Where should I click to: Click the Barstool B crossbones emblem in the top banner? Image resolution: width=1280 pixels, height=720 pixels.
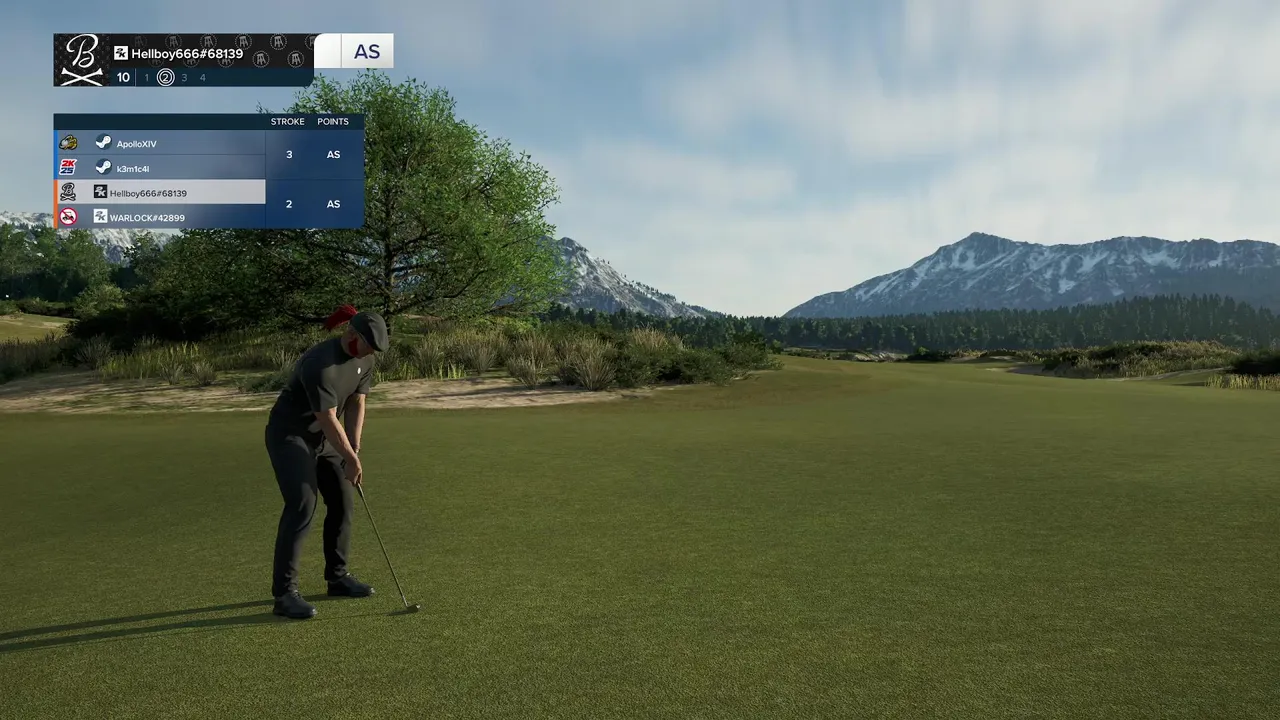tap(81, 60)
